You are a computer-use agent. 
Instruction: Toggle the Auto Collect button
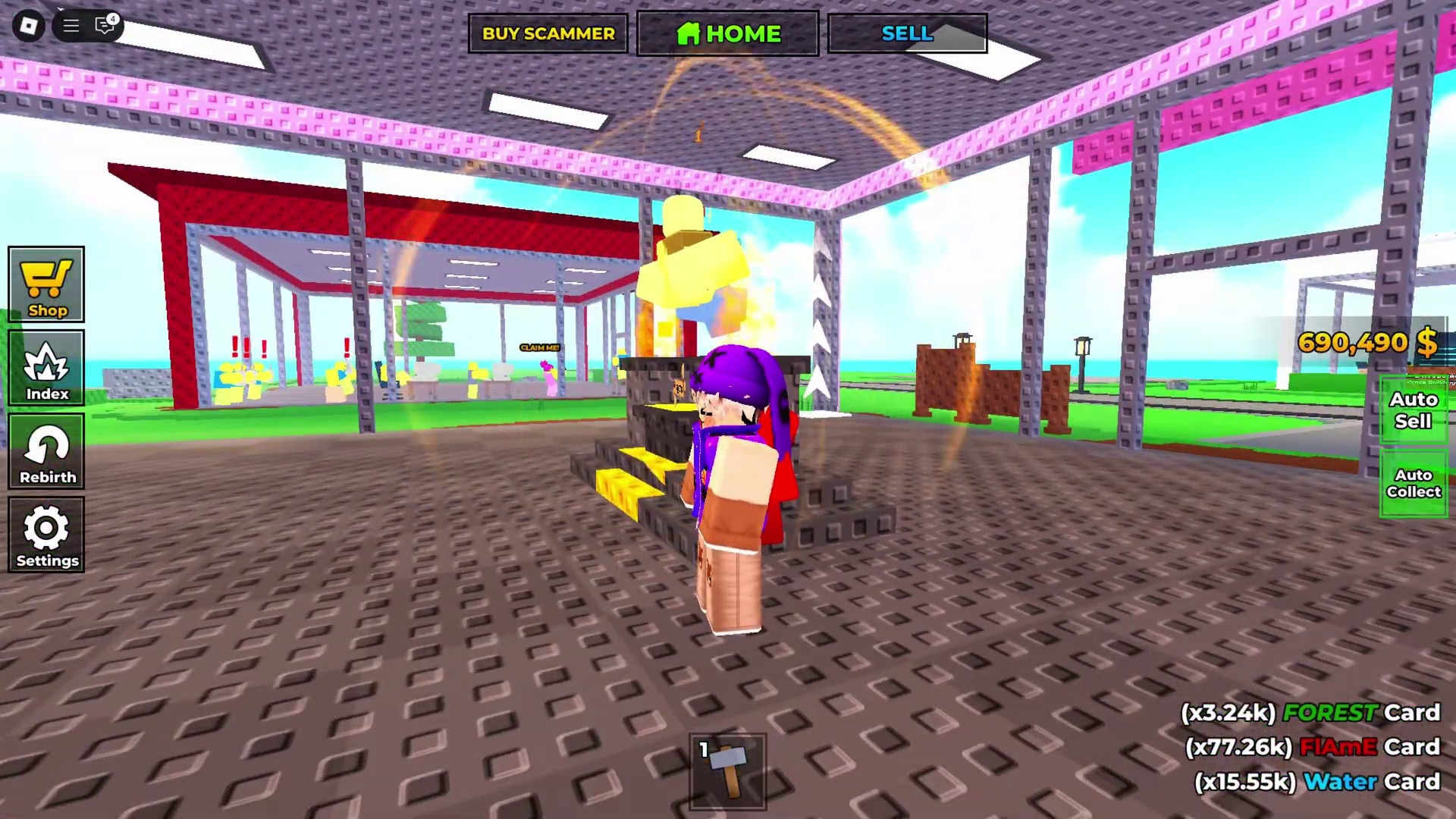[1413, 483]
